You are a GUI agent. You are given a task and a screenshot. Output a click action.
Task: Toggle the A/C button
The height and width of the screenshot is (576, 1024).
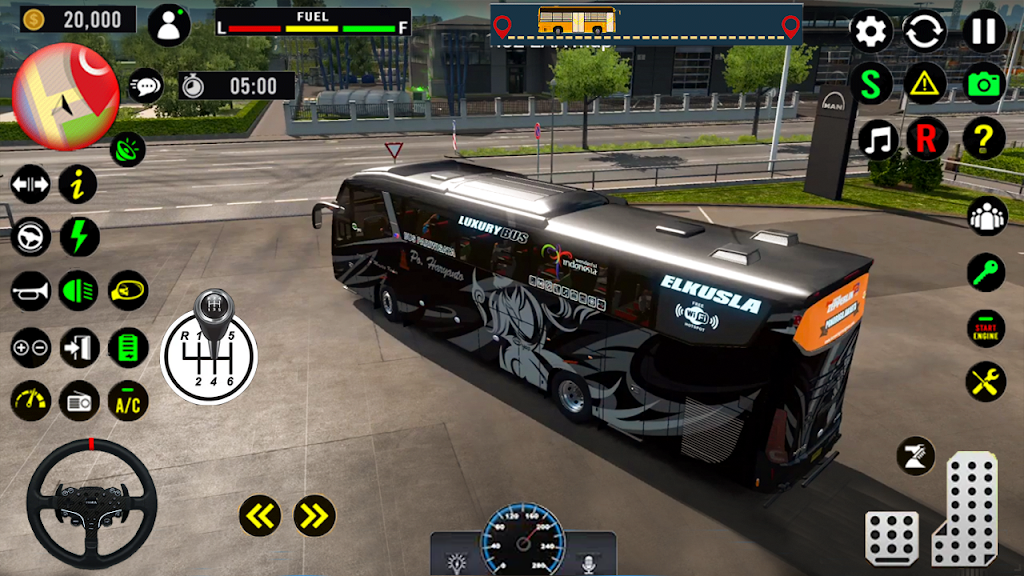[x=128, y=401]
